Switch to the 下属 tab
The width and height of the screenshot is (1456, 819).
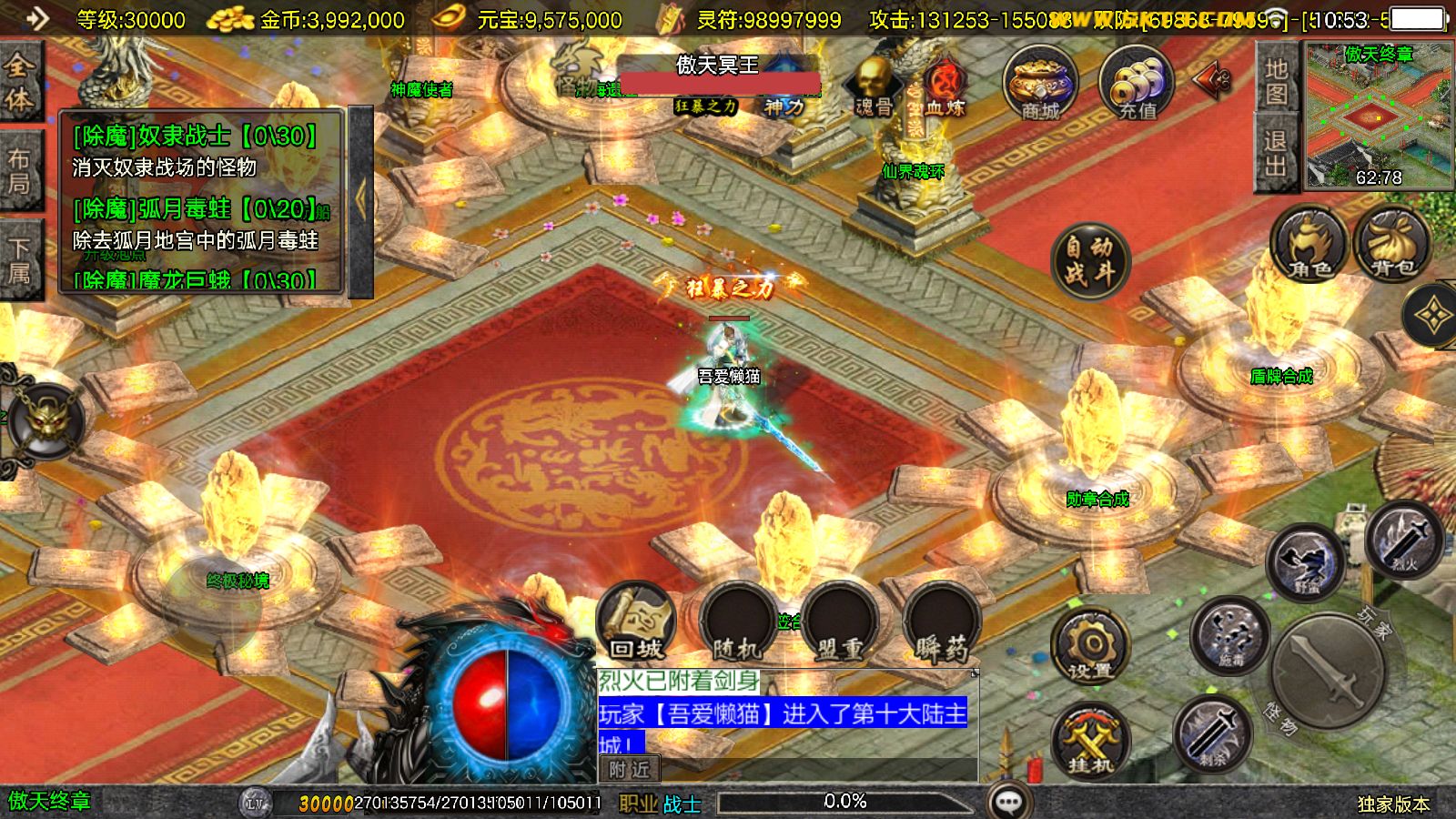tap(20, 261)
